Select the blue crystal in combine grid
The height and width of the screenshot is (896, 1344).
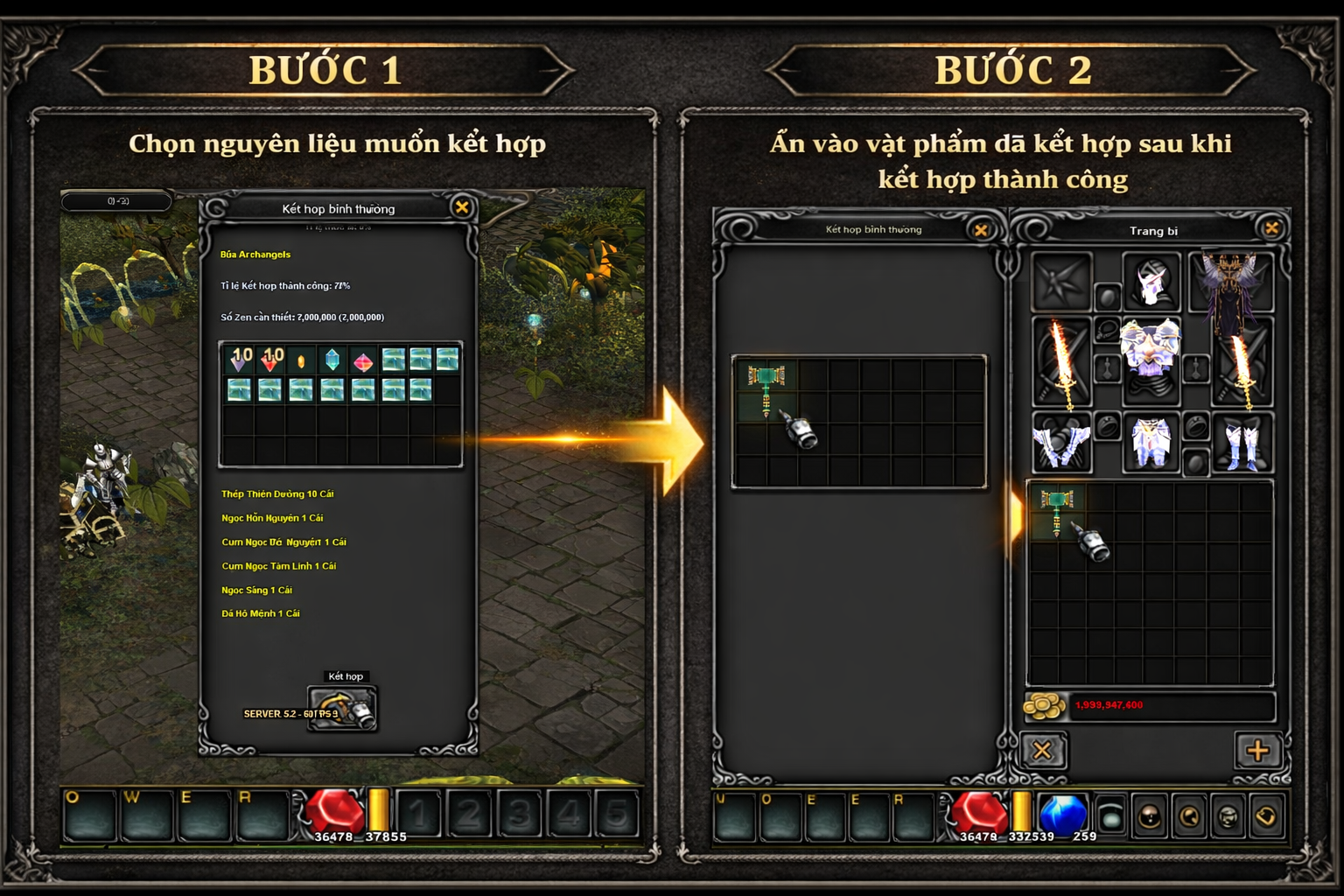point(332,360)
